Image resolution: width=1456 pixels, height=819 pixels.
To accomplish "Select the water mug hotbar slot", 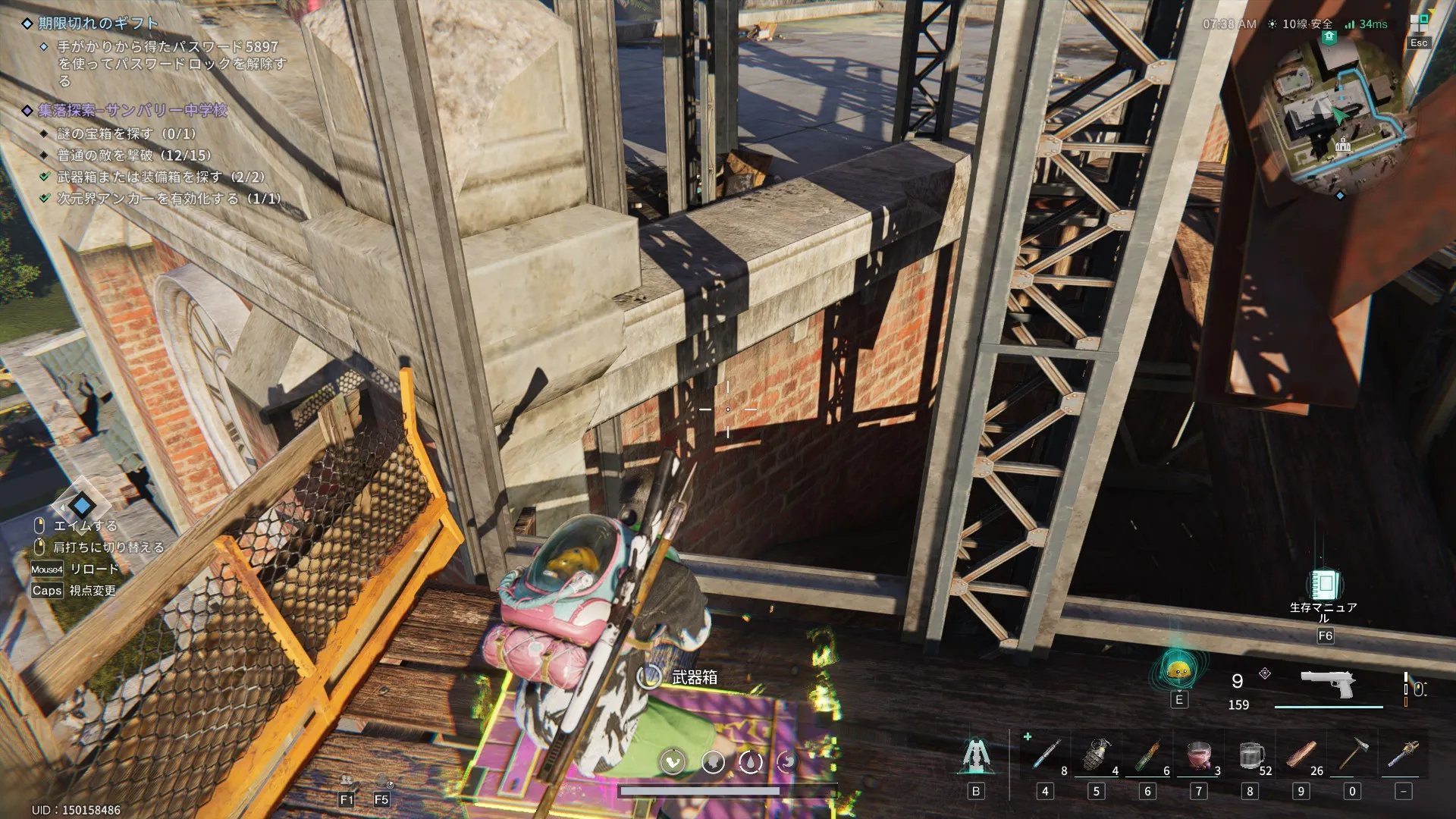I will pyautogui.click(x=1250, y=755).
